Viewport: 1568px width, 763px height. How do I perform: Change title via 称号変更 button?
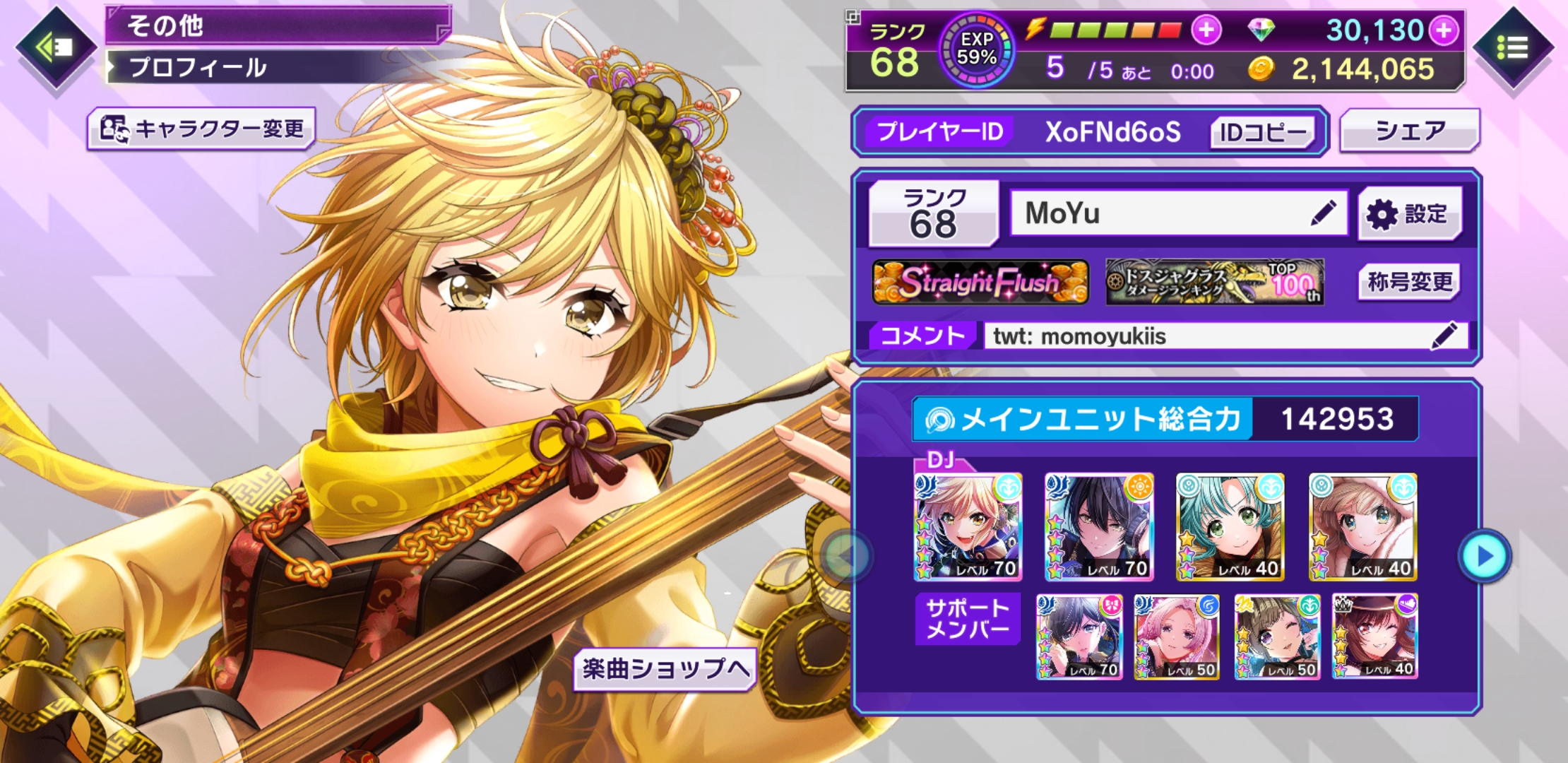pyautogui.click(x=1409, y=282)
